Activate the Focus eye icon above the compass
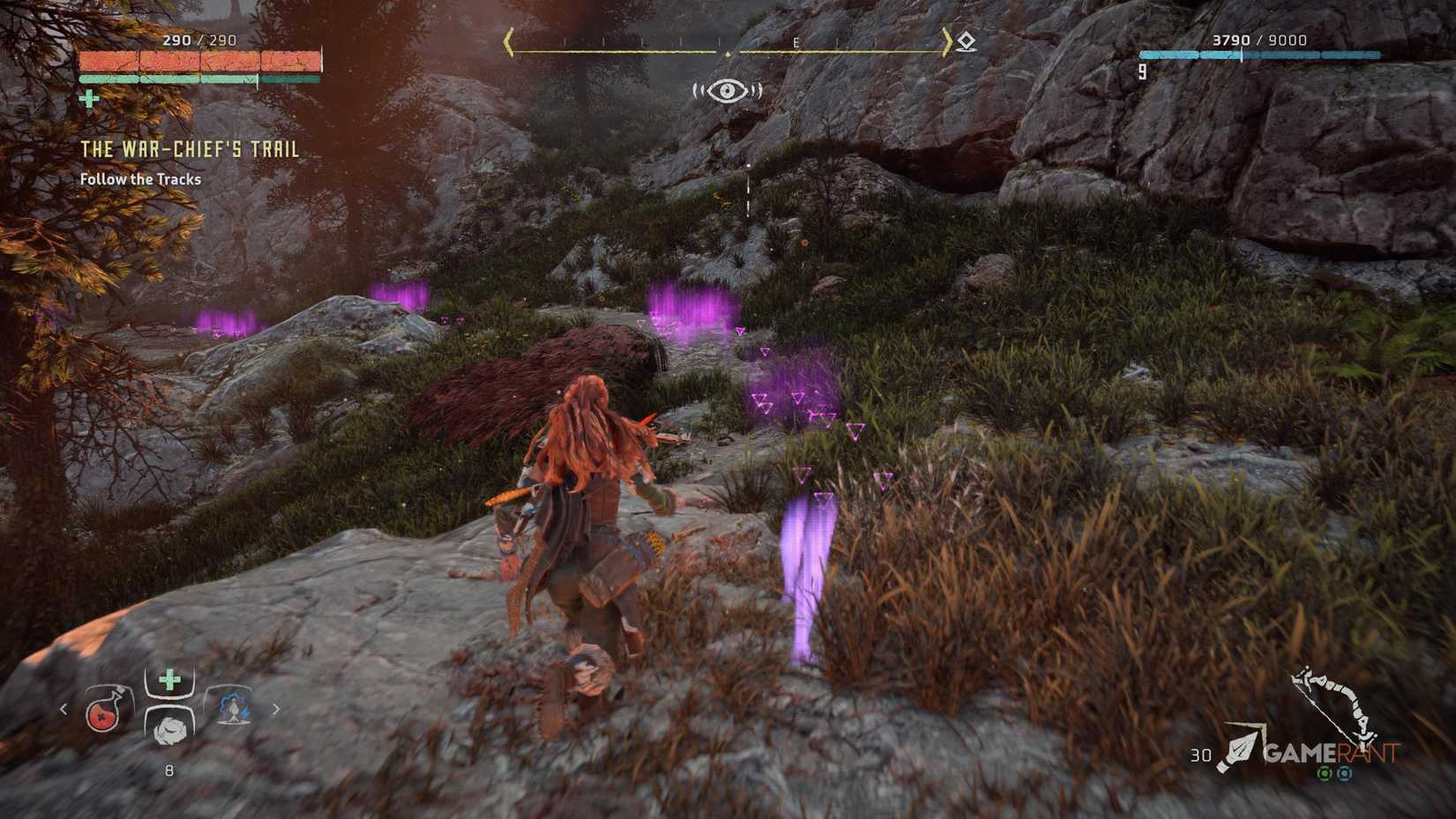 (727, 89)
